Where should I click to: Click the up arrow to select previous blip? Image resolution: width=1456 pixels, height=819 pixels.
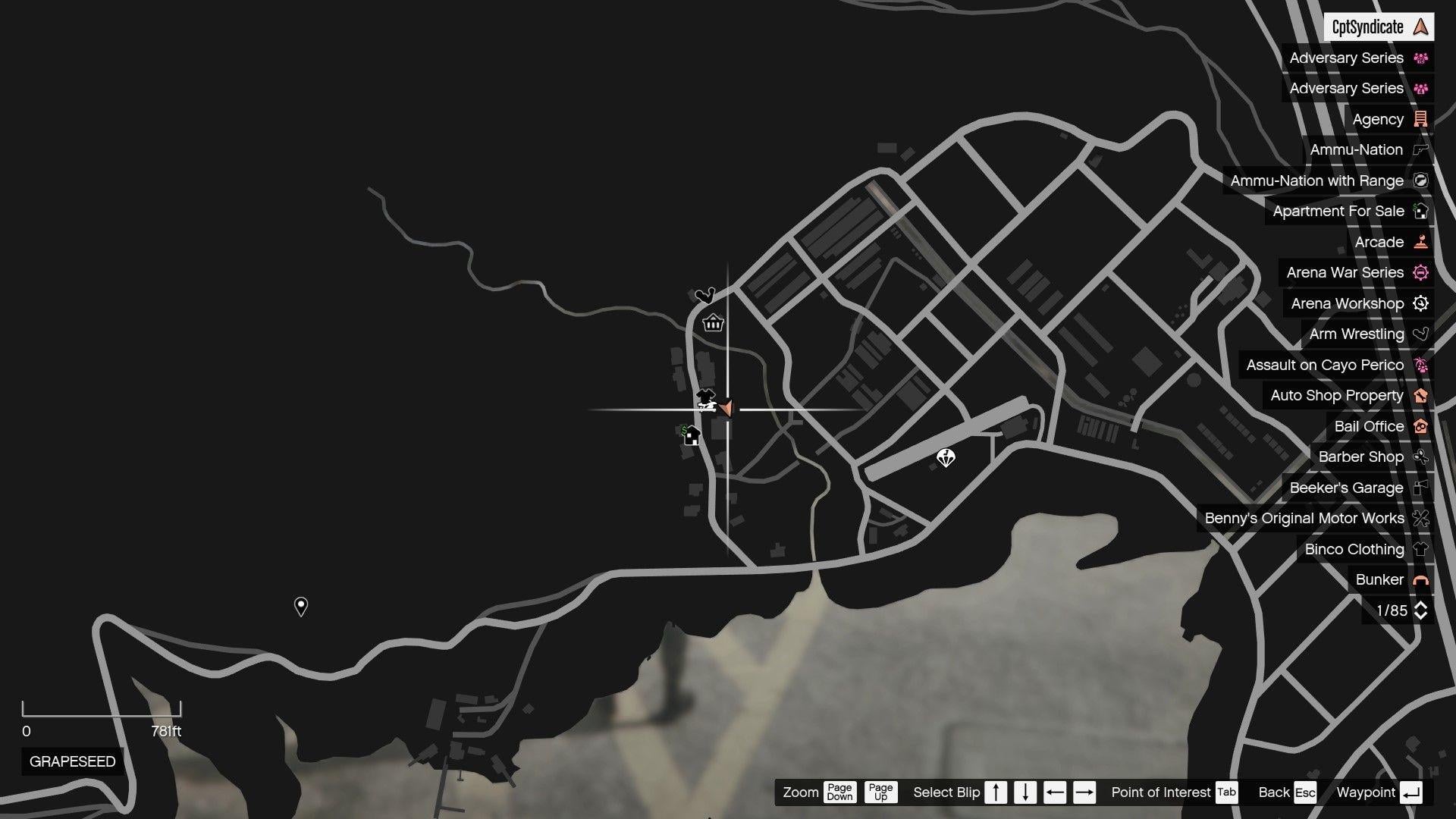[x=995, y=792]
